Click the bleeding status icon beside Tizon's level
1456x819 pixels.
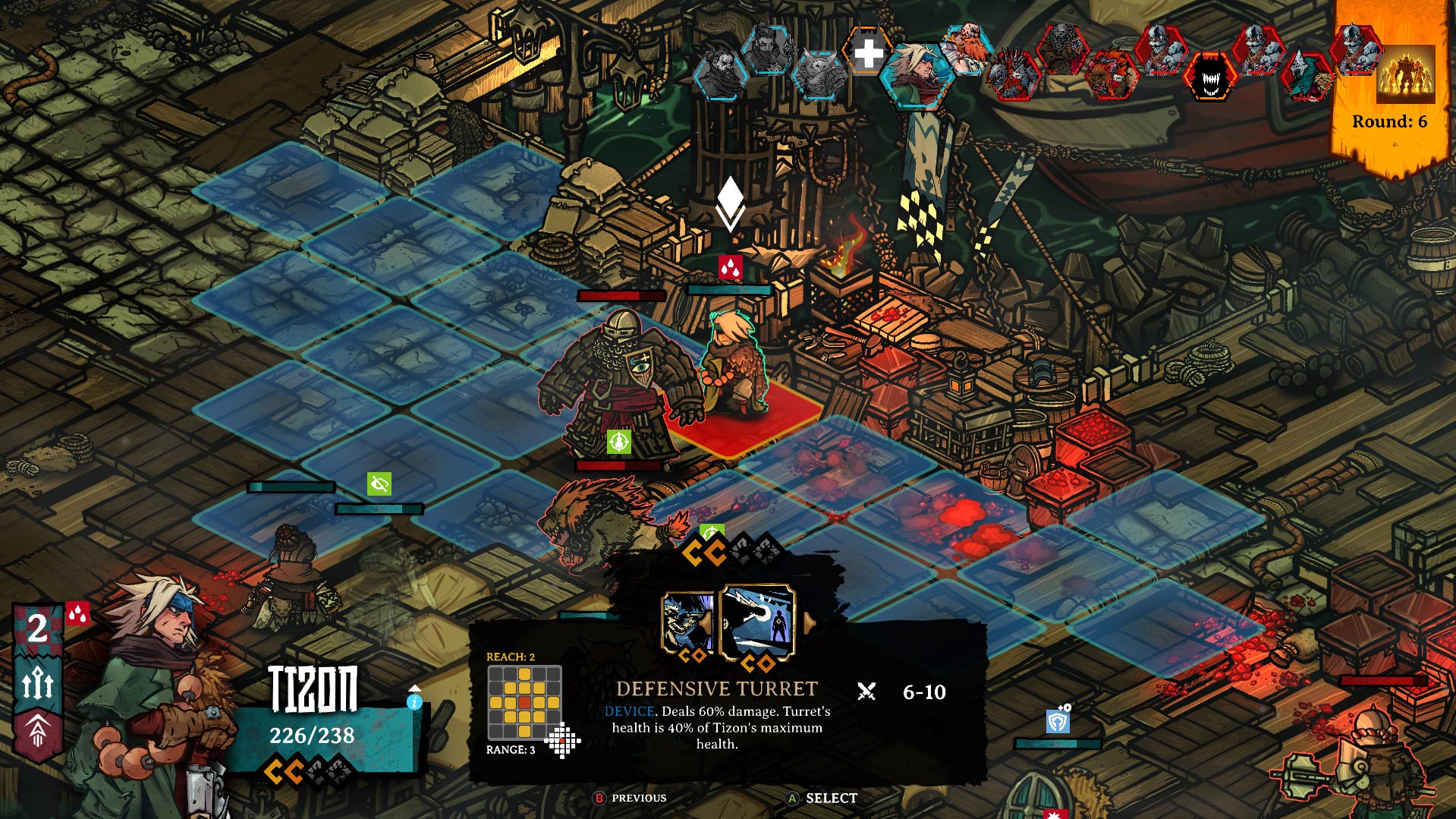pos(77,614)
